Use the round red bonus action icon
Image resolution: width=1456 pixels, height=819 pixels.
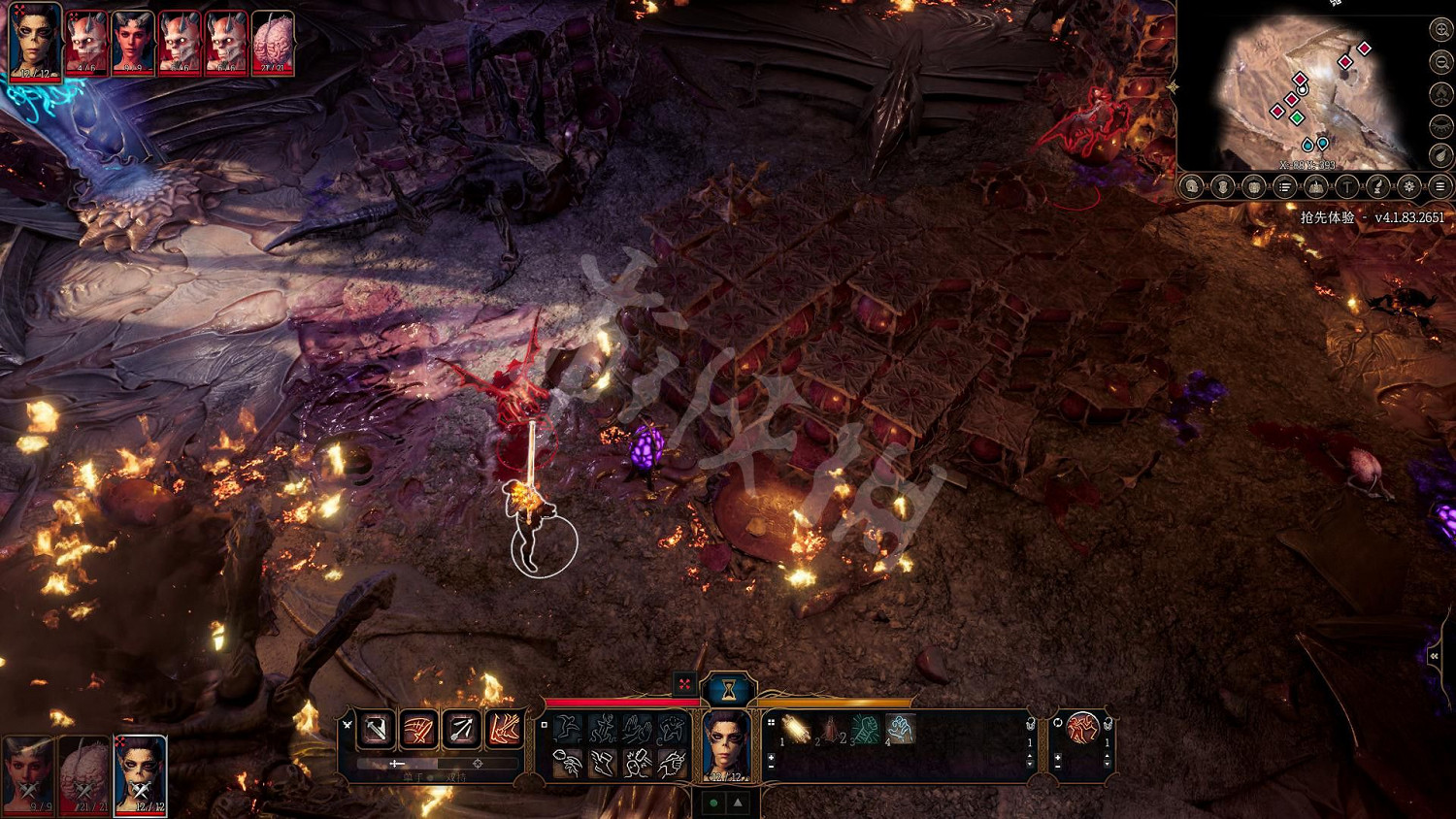(1082, 728)
